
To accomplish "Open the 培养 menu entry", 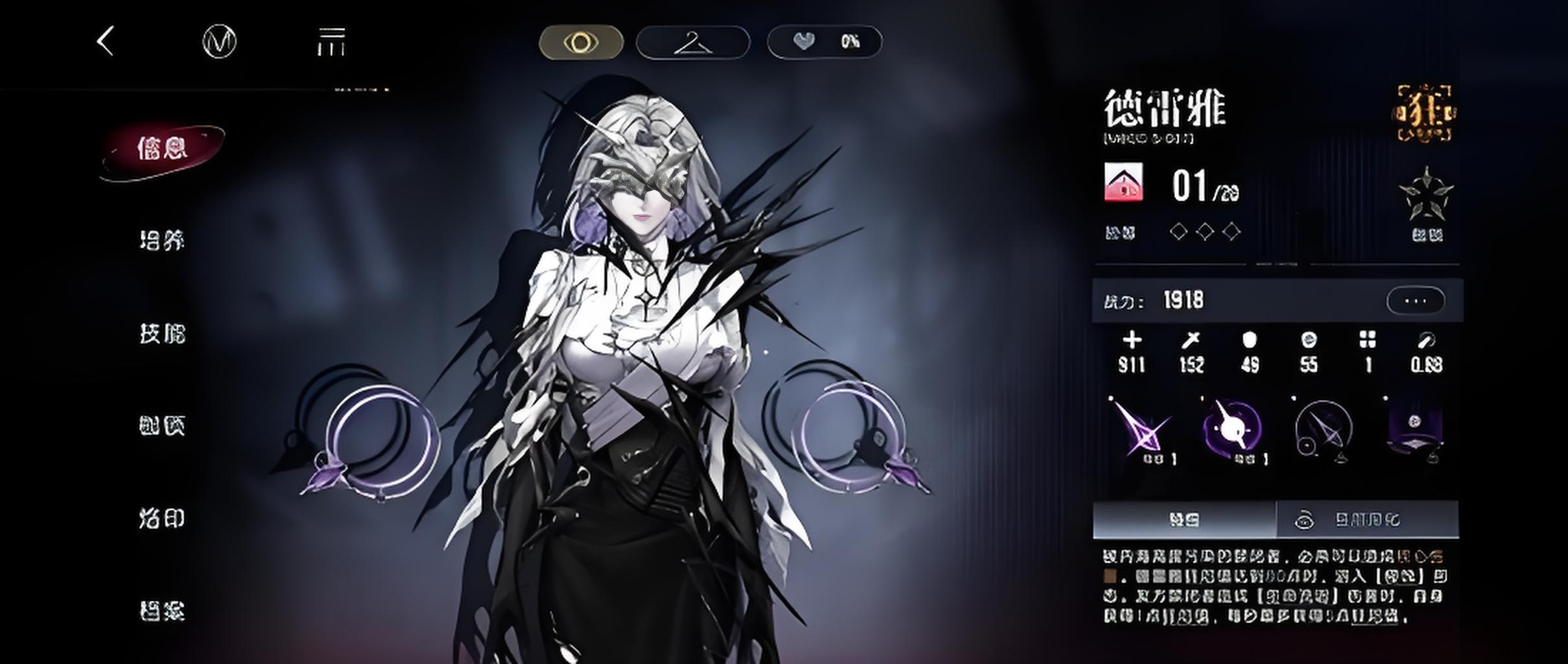I will (x=162, y=241).
